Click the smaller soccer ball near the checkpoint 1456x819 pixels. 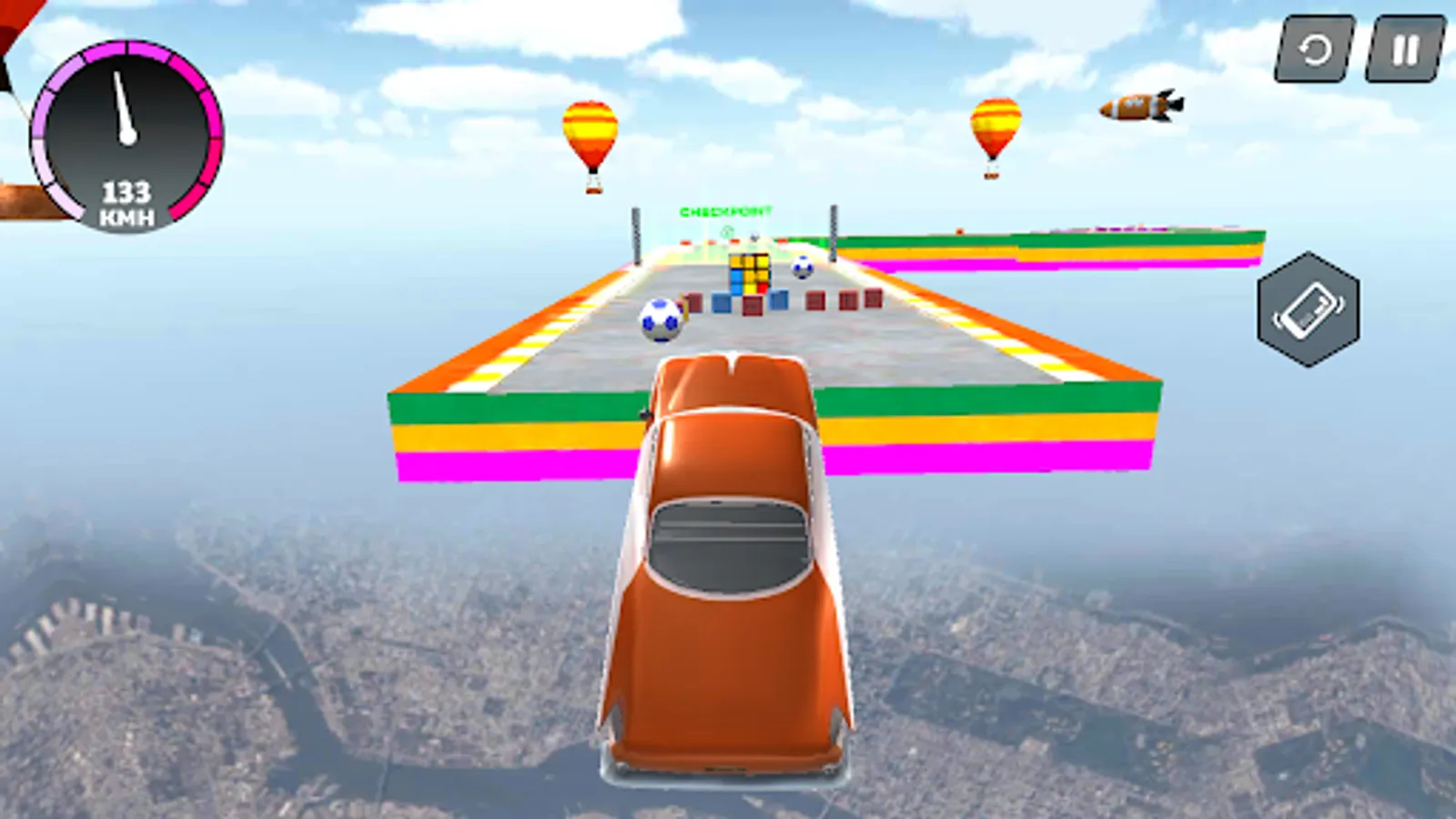tap(804, 268)
